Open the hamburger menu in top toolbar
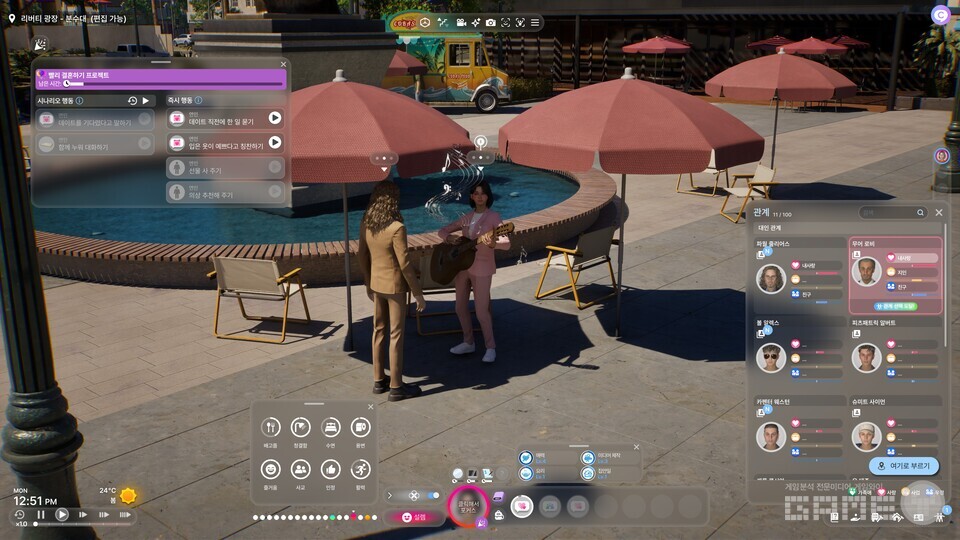Screen dimensions: 960x540 535,23
